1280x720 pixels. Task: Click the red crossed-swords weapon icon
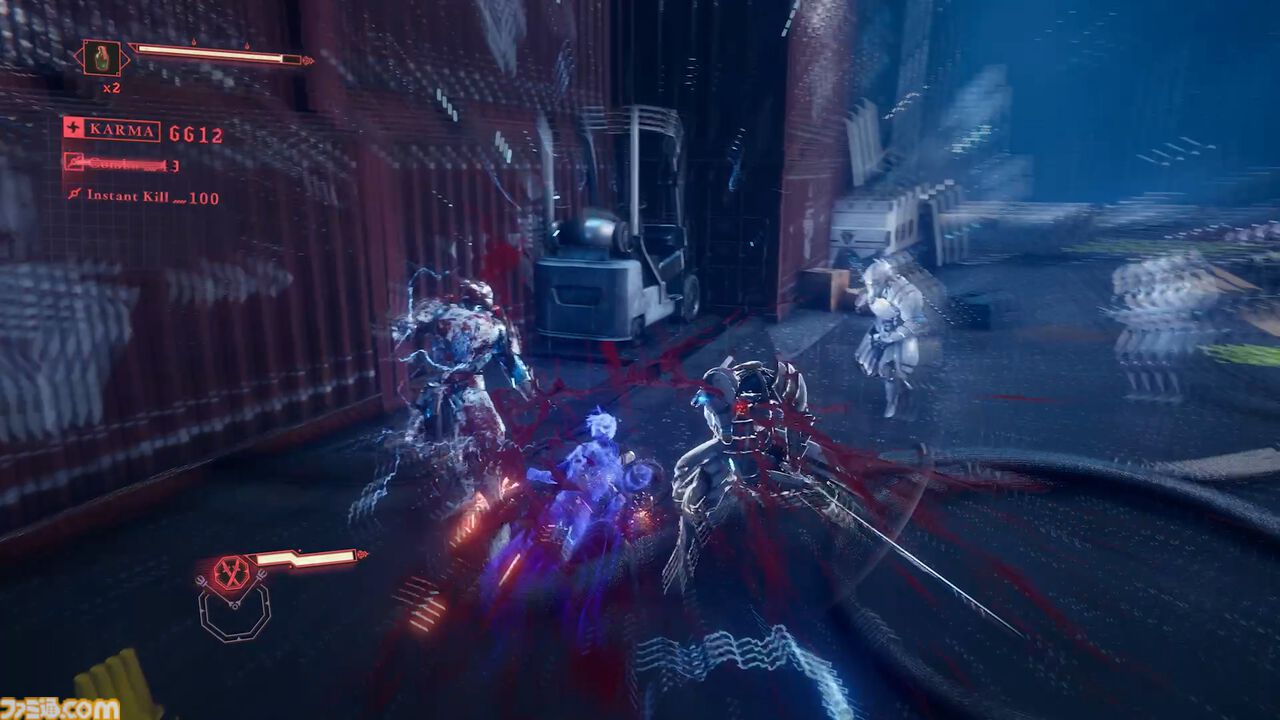click(x=231, y=575)
